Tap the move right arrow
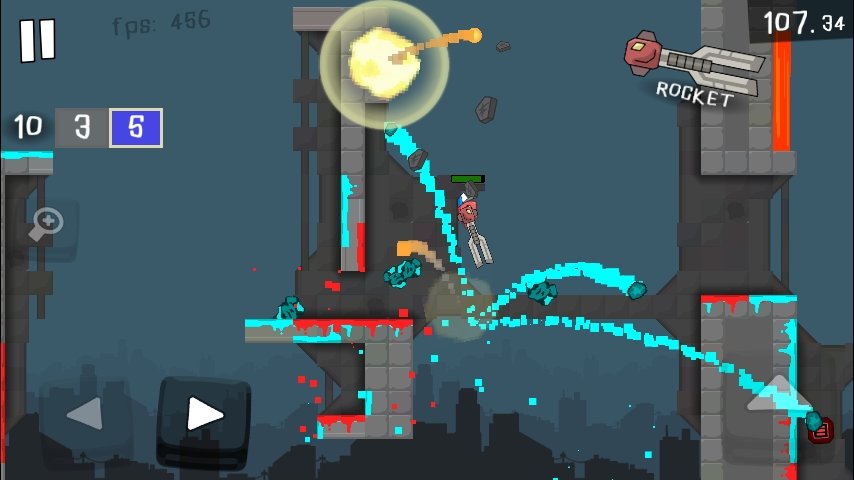Viewport: 854px width, 480px height. point(204,414)
